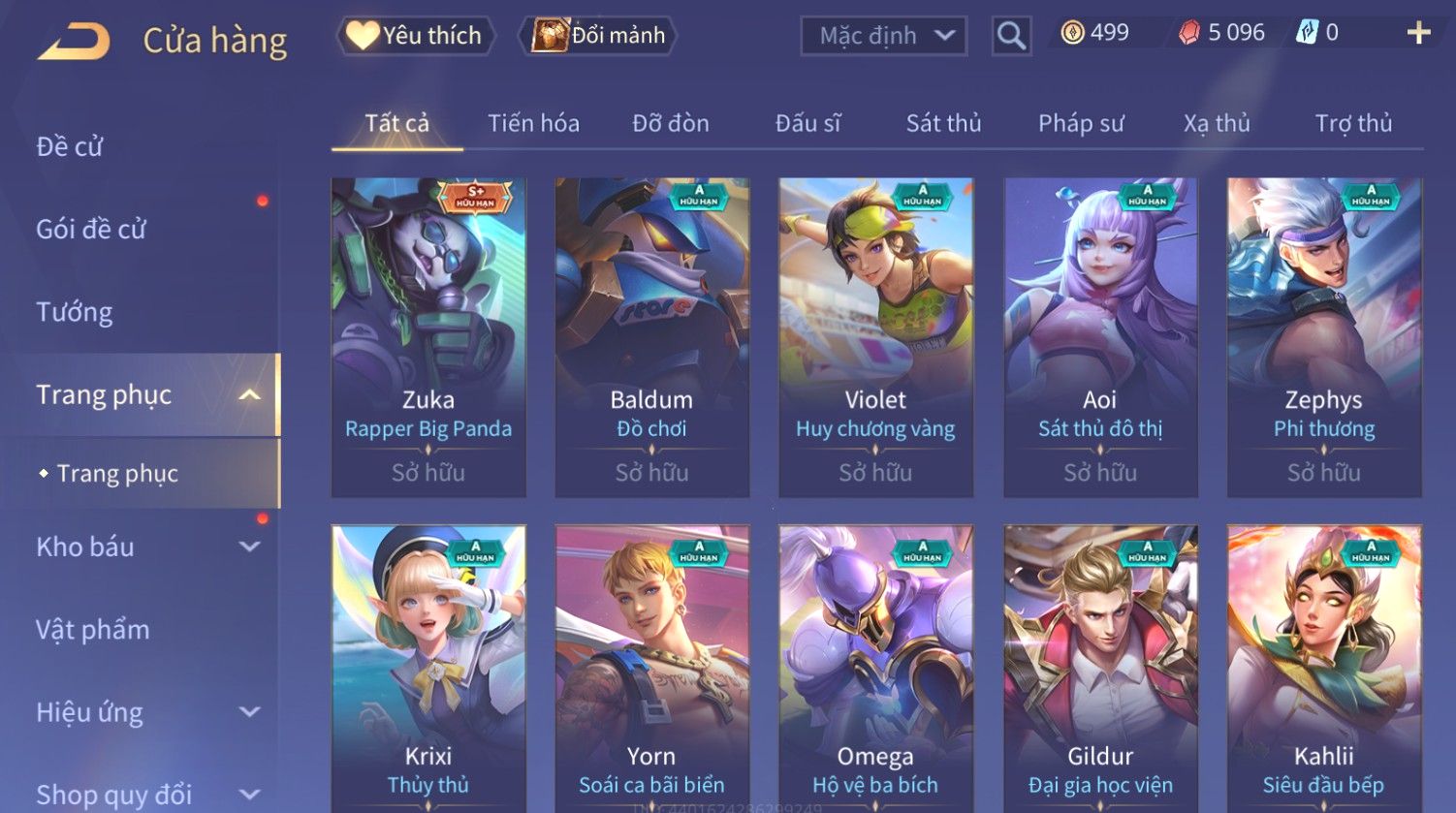Open the Vật phẩm items section

[93, 630]
